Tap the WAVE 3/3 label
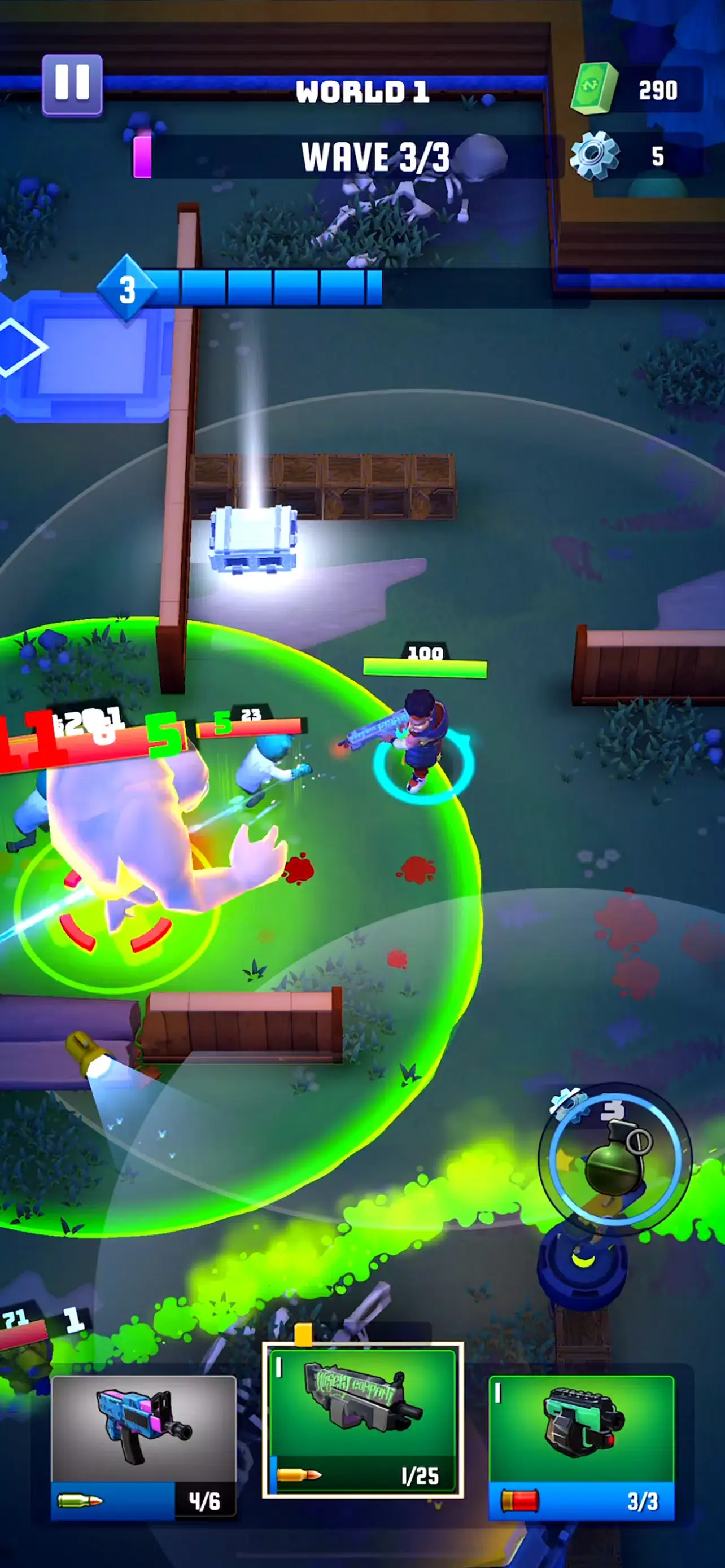Image resolution: width=725 pixels, height=1568 pixels. [x=375, y=156]
